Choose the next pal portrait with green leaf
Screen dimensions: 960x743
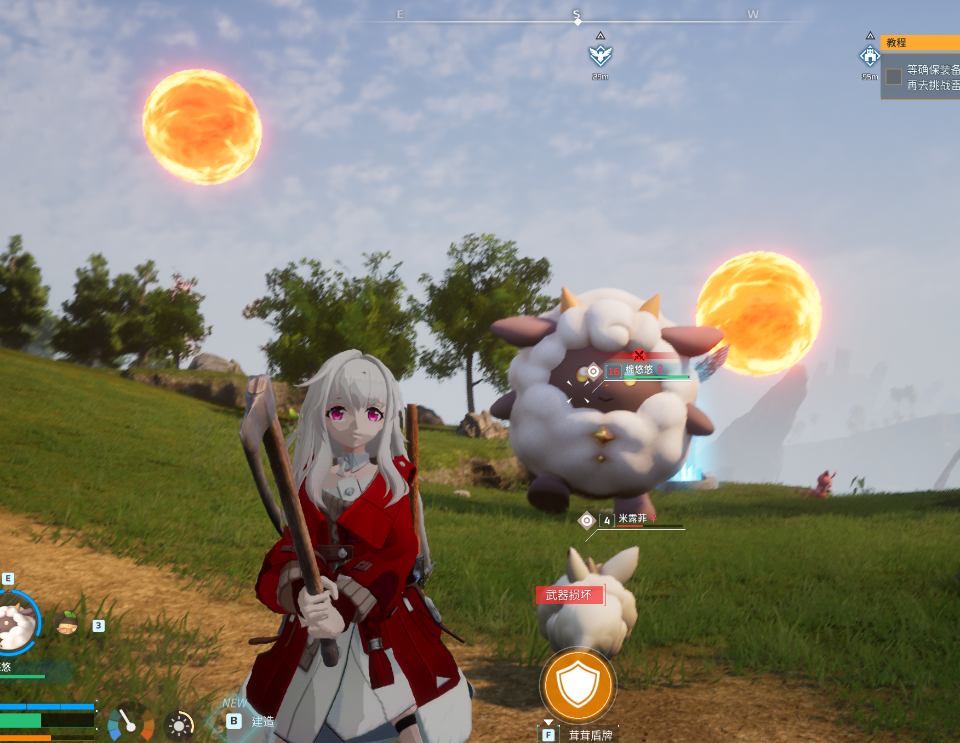point(68,624)
